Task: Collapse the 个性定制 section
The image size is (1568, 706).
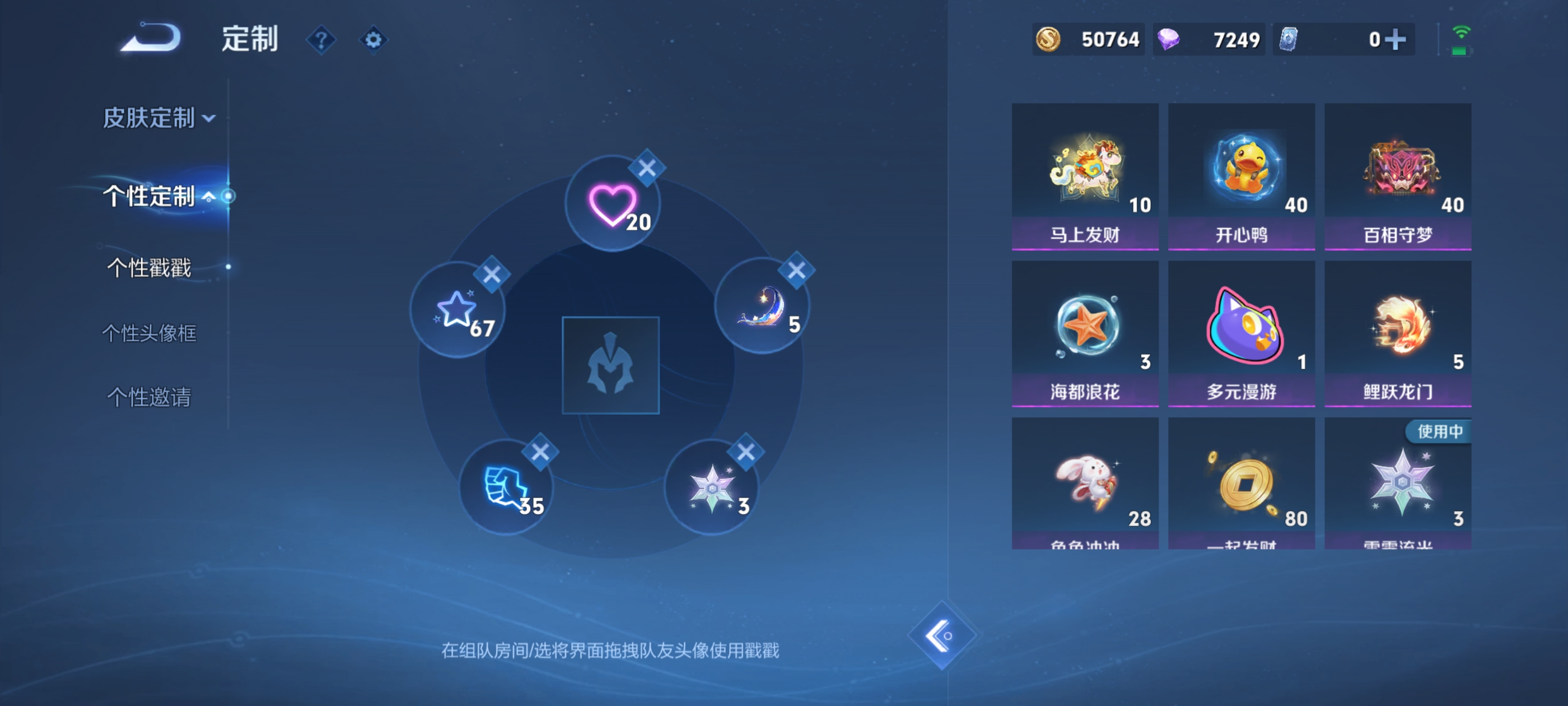Action: coord(150,196)
